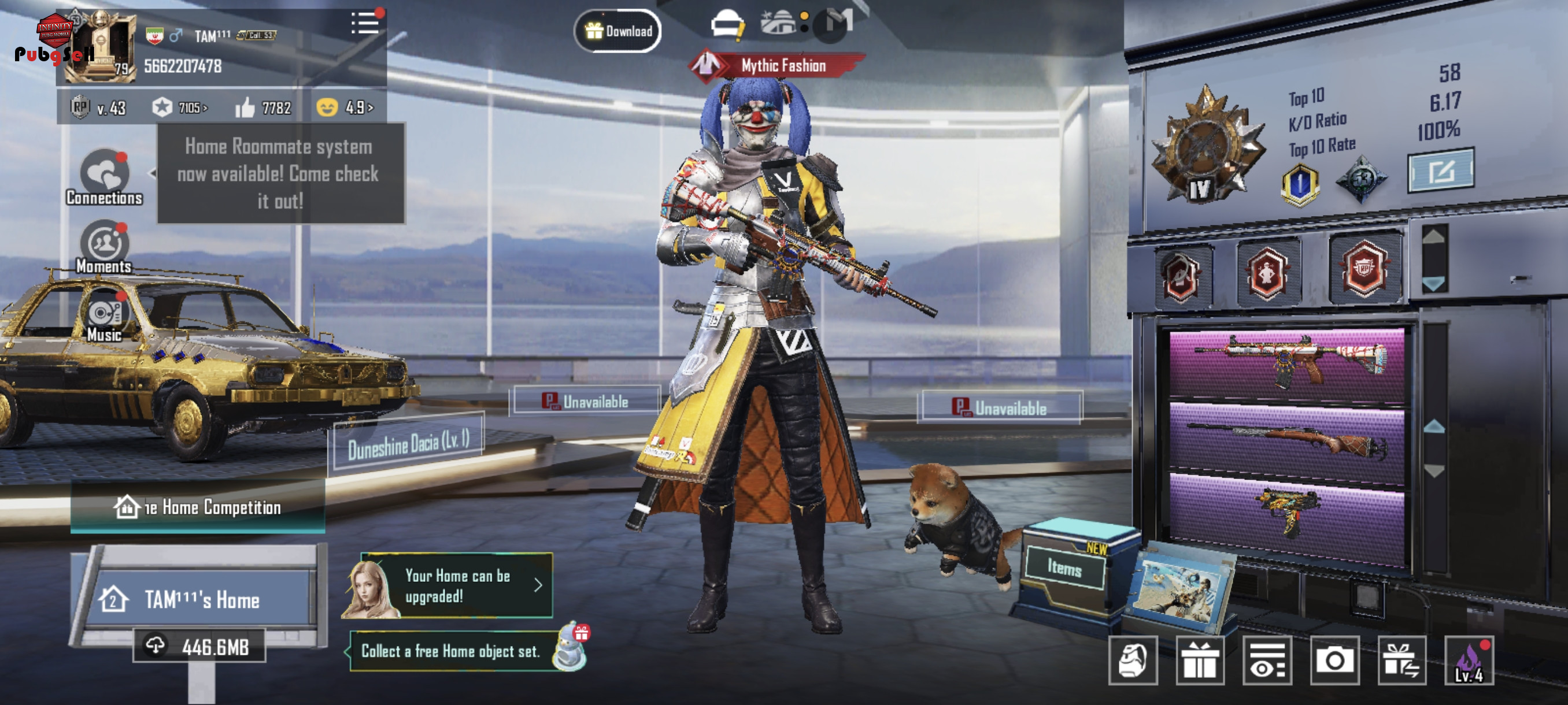Open the Lv. 4 flame icon
The image size is (1568, 705).
(x=1469, y=661)
